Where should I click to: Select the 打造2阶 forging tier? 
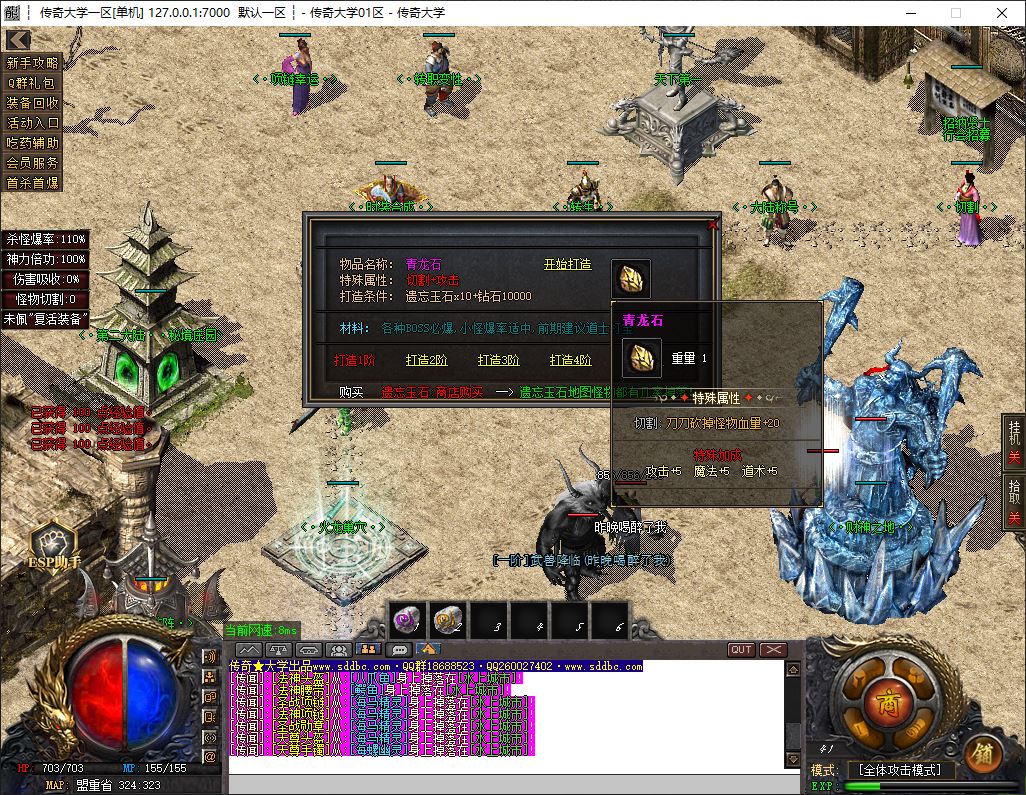(x=427, y=360)
